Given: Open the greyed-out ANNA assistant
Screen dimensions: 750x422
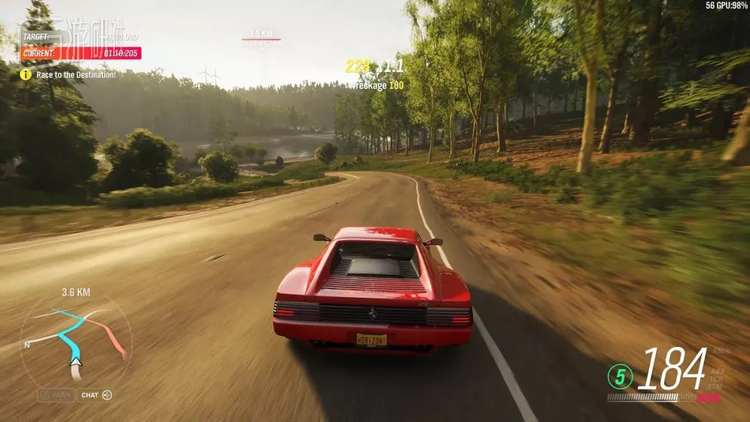Looking at the screenshot, I should point(56,395).
